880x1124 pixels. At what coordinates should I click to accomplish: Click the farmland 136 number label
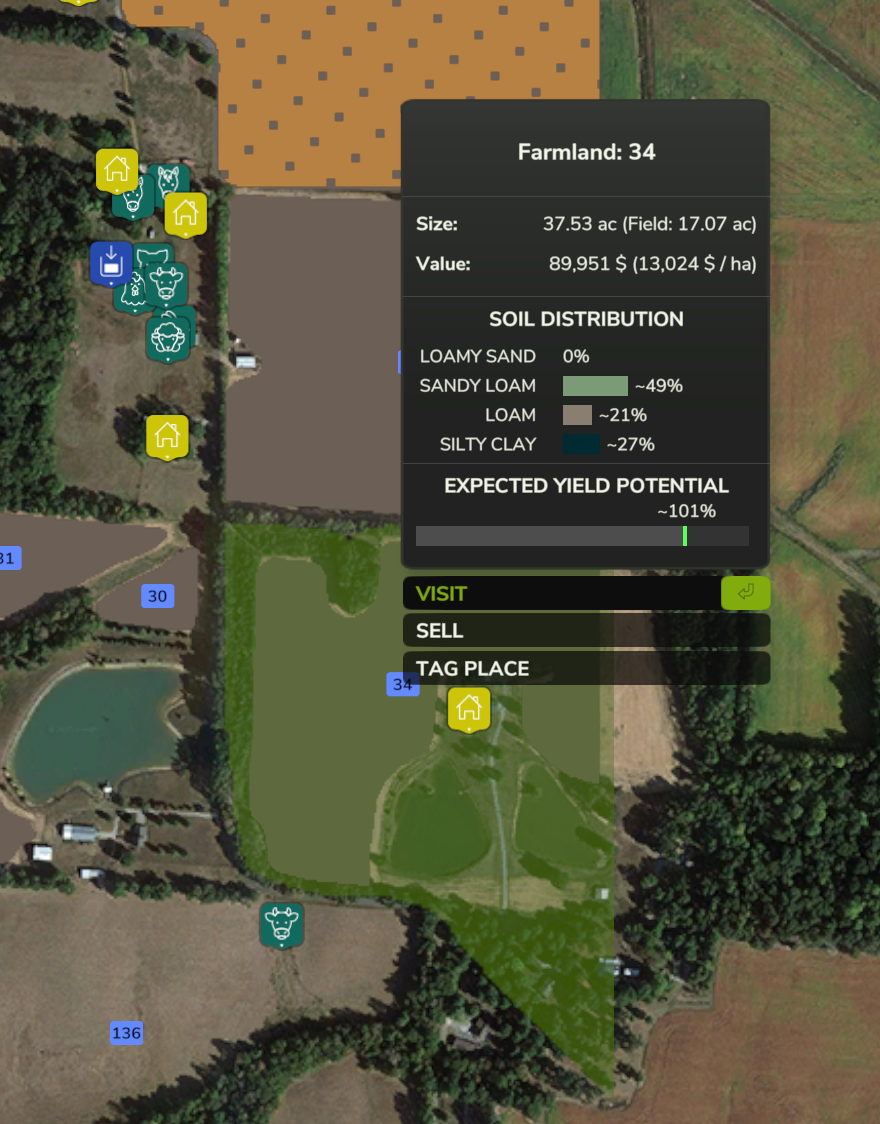(x=126, y=1033)
